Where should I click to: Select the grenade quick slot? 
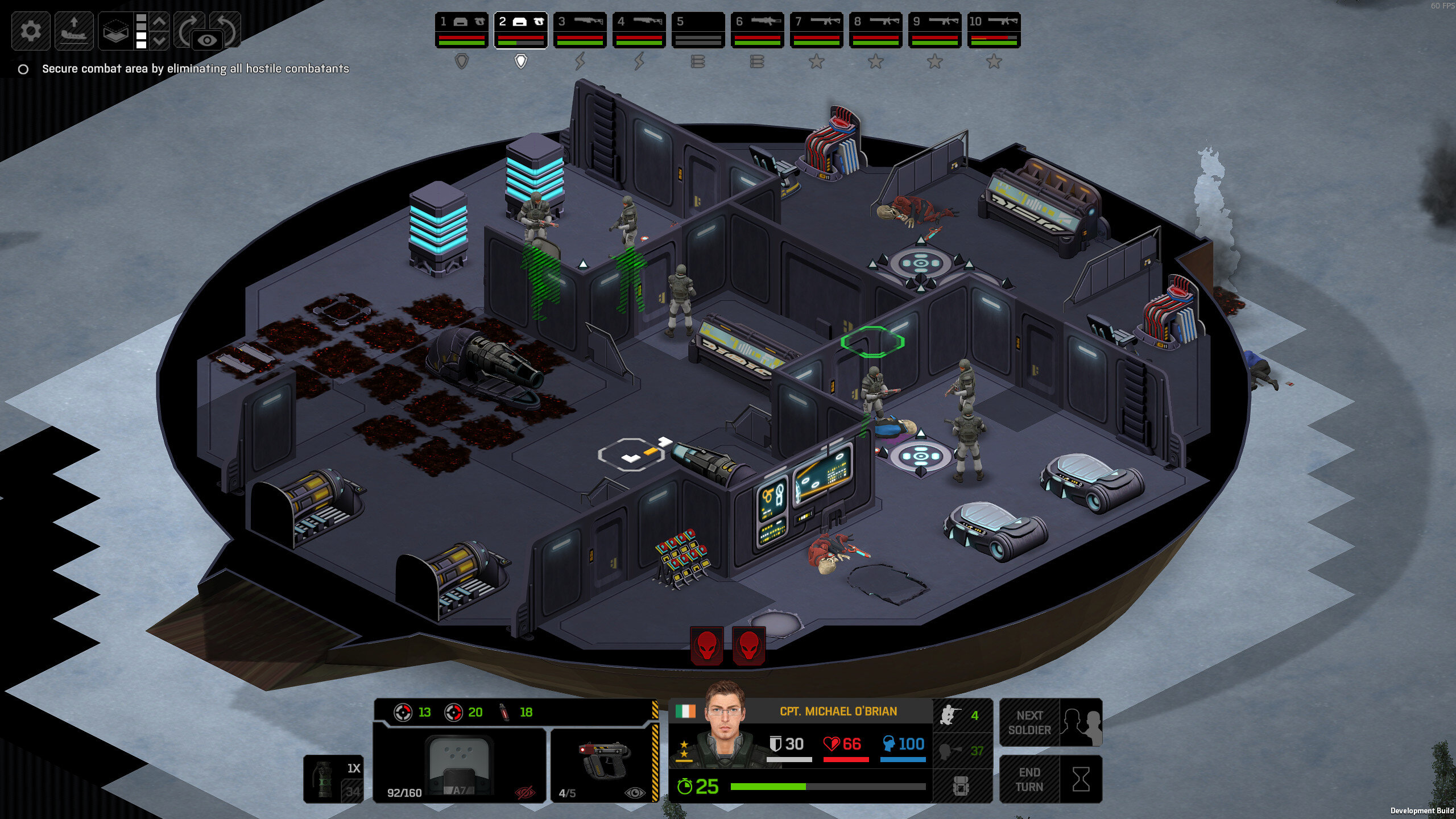[333, 779]
